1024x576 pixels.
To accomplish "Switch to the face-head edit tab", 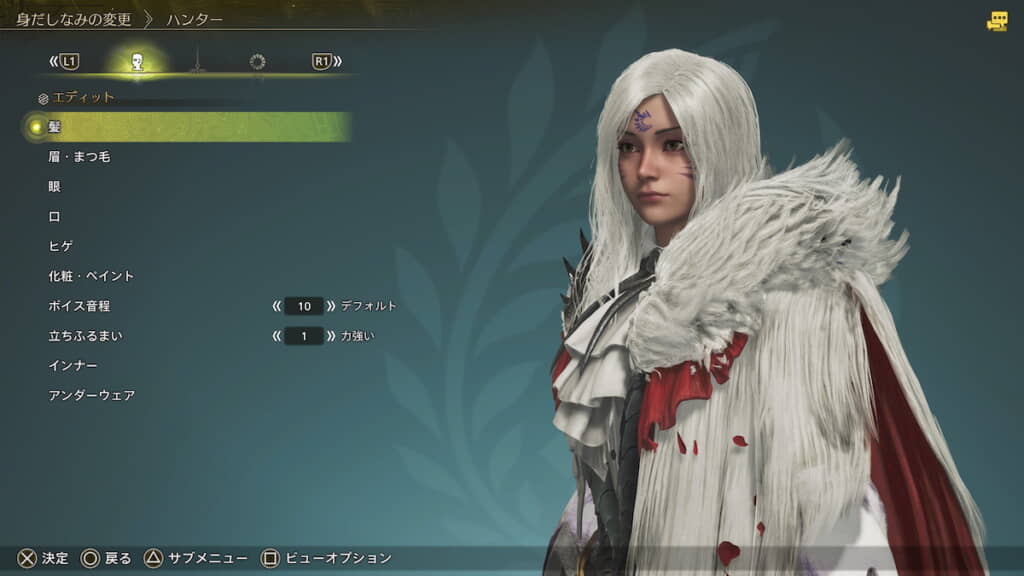I will coord(138,62).
